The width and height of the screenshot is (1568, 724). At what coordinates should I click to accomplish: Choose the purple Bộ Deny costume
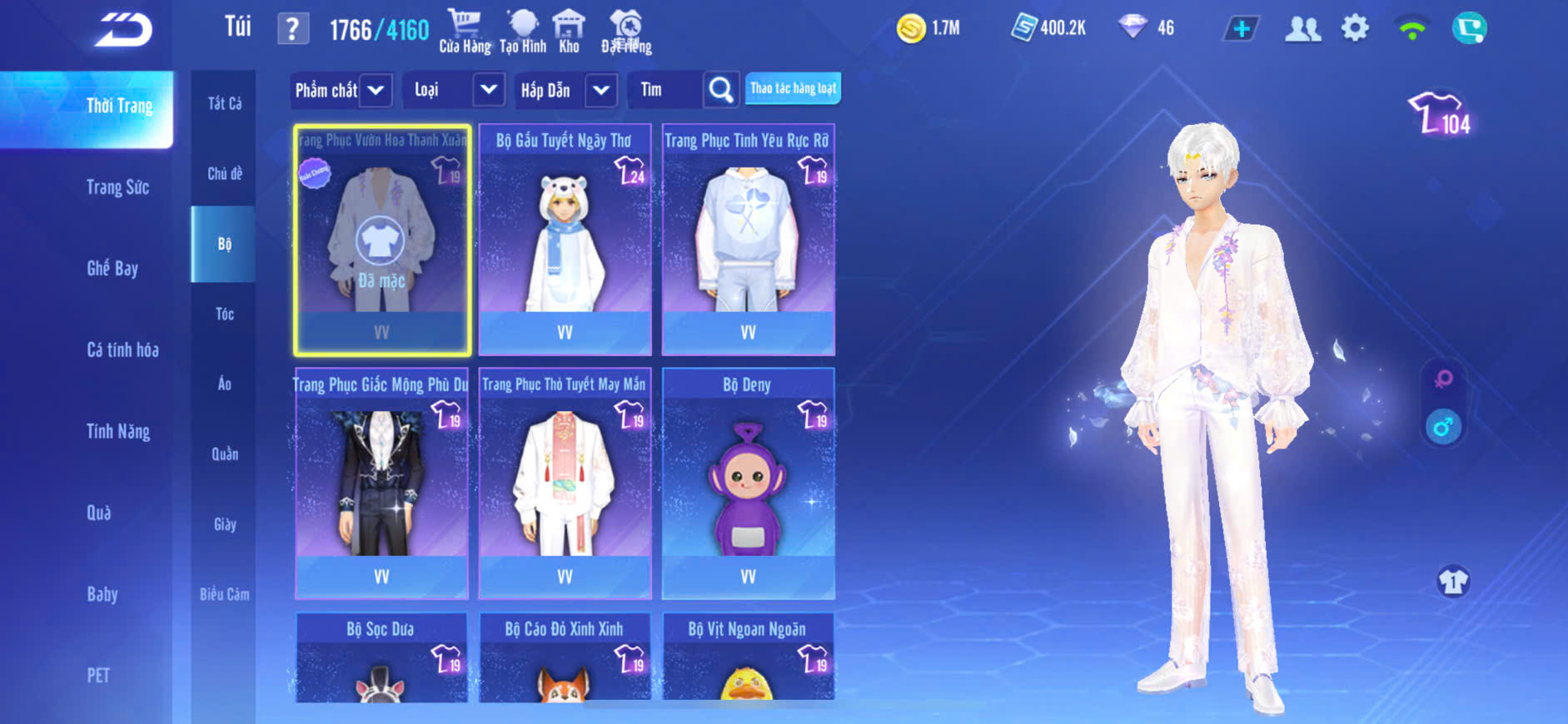pos(748,483)
